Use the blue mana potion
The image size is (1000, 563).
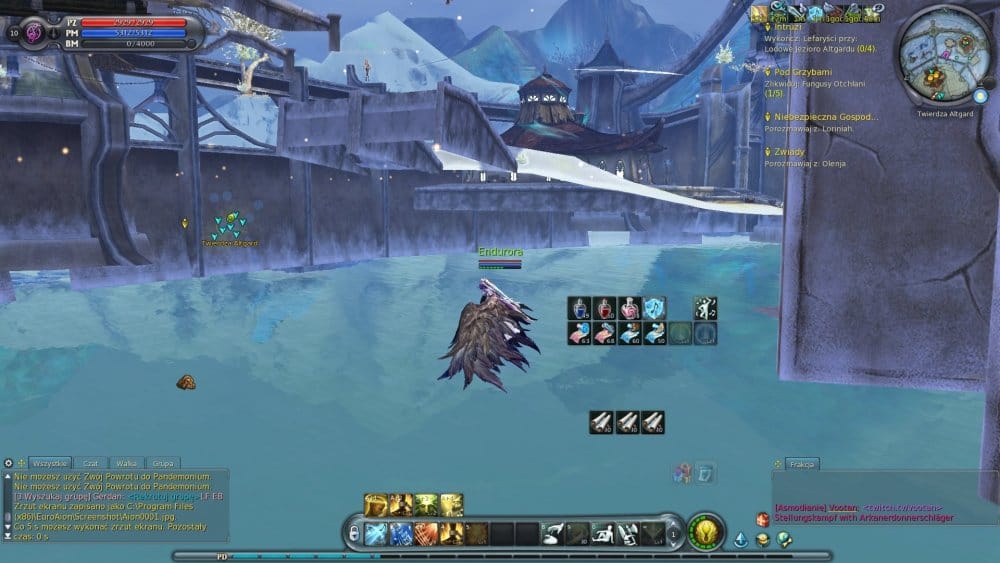click(581, 308)
